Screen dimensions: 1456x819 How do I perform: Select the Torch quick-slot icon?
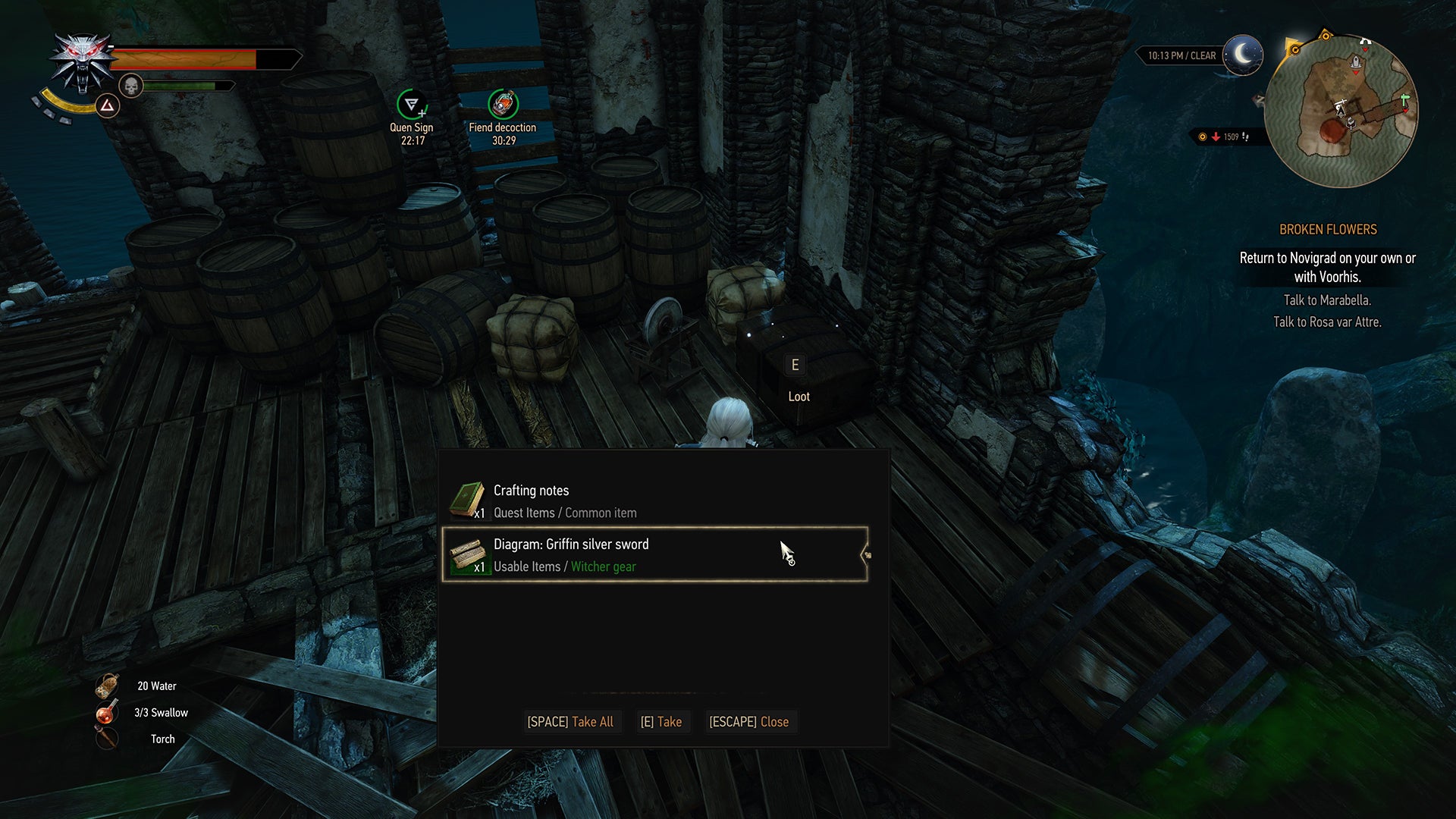tap(106, 738)
